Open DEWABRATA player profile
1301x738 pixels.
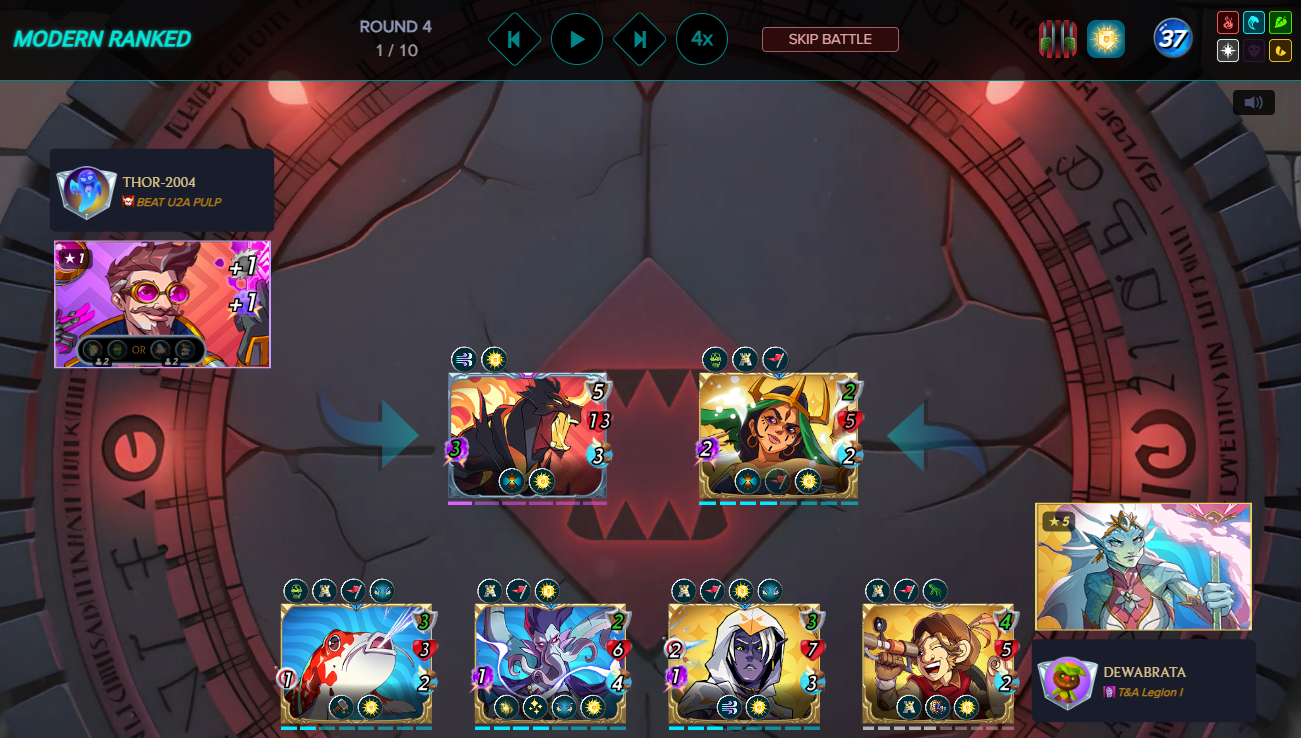click(1144, 672)
